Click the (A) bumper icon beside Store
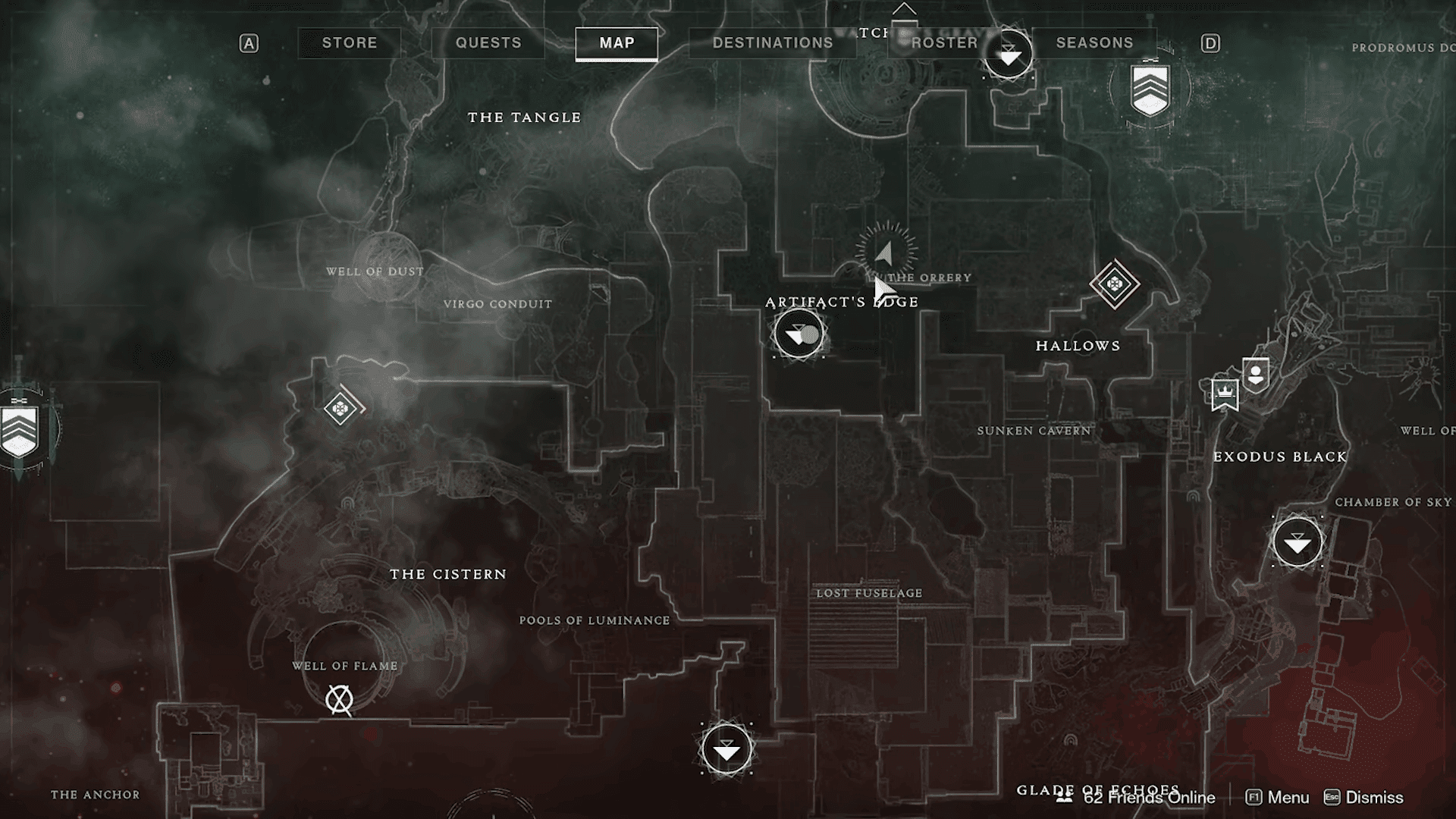The height and width of the screenshot is (819, 1456). [x=249, y=43]
